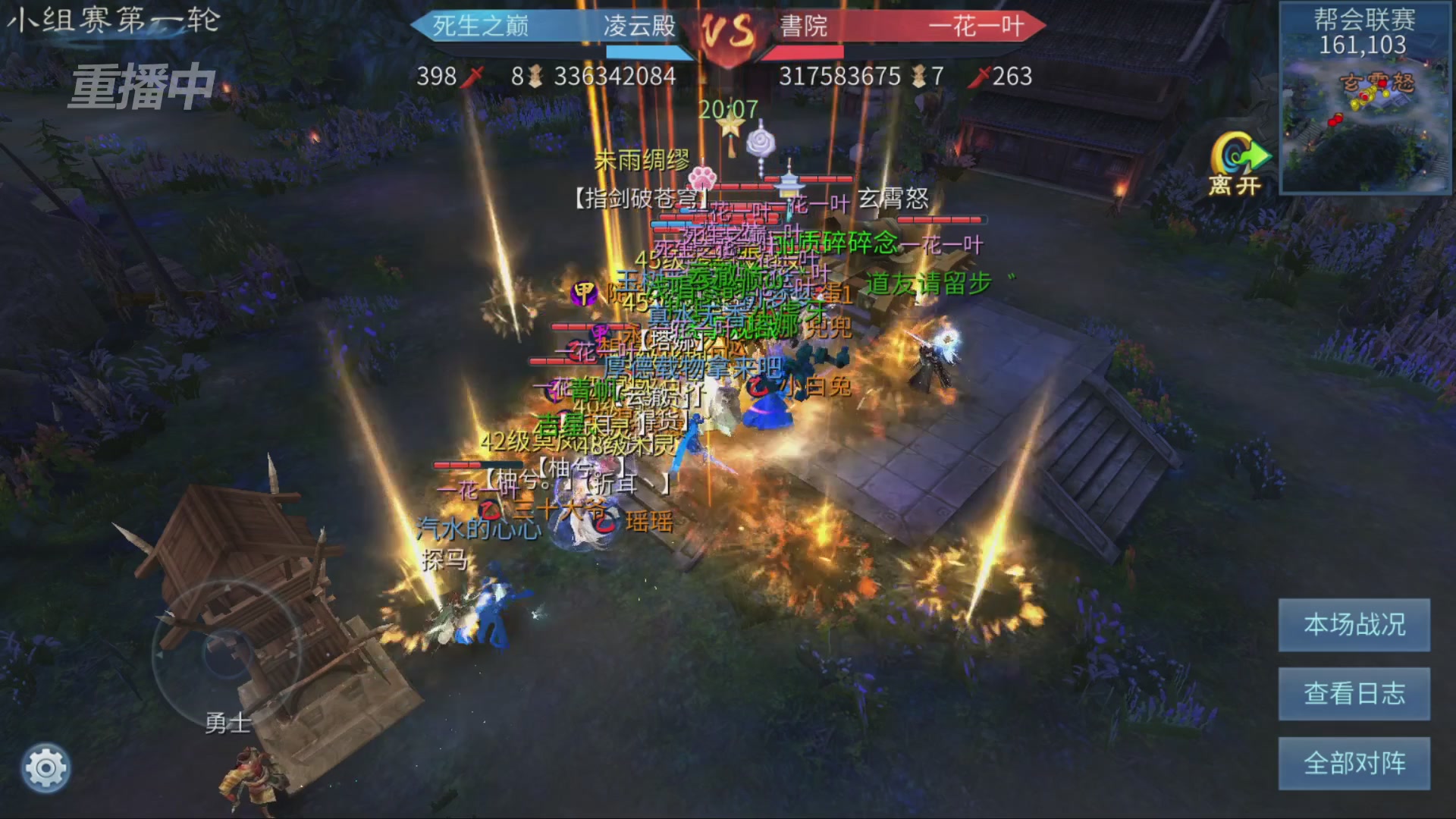
Task: Open the 本场战况 battle status panel
Action: tap(1354, 625)
